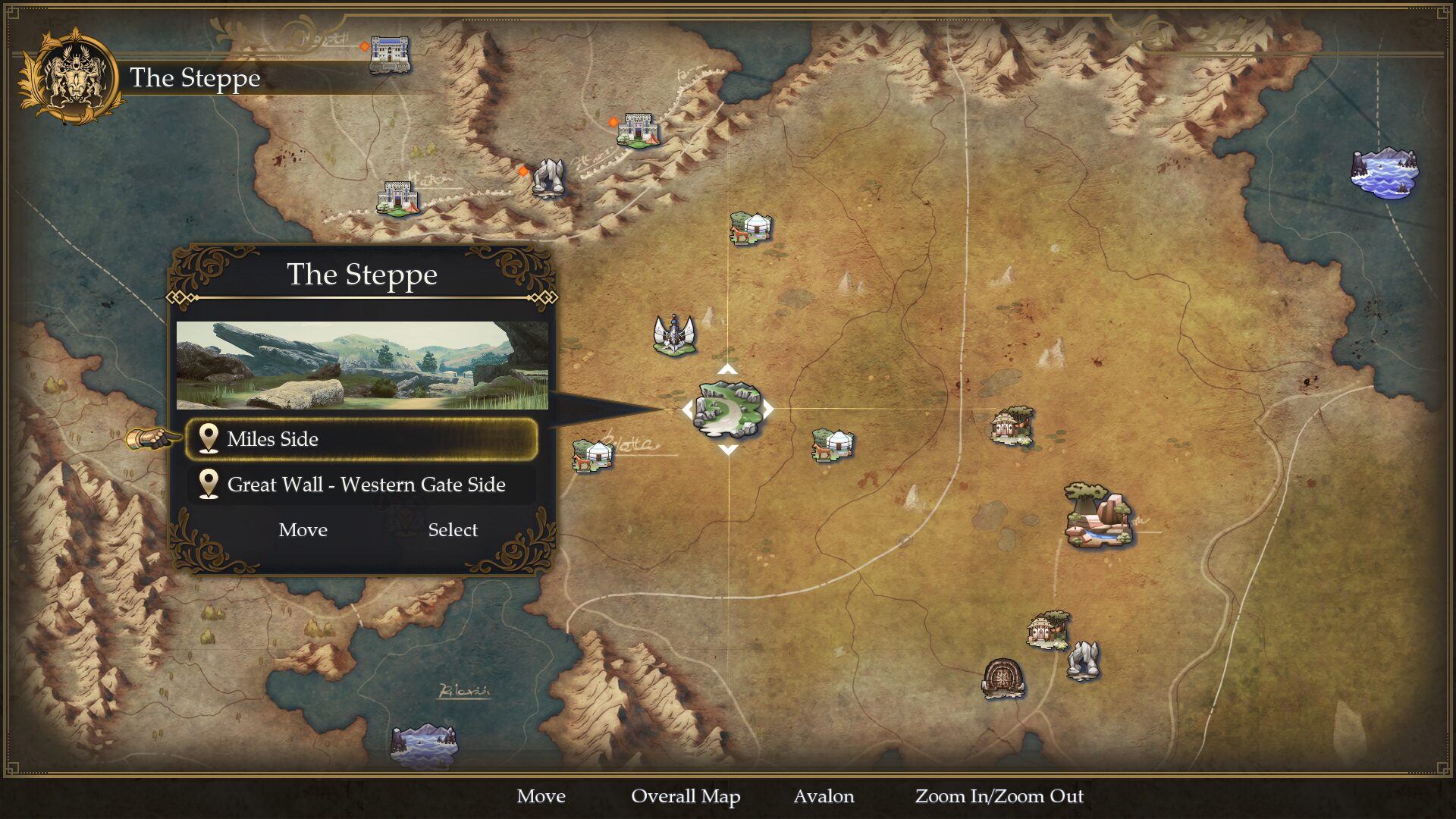Select the highlighted rocky steppe marker
This screenshot has height=819, width=1456.
[727, 409]
